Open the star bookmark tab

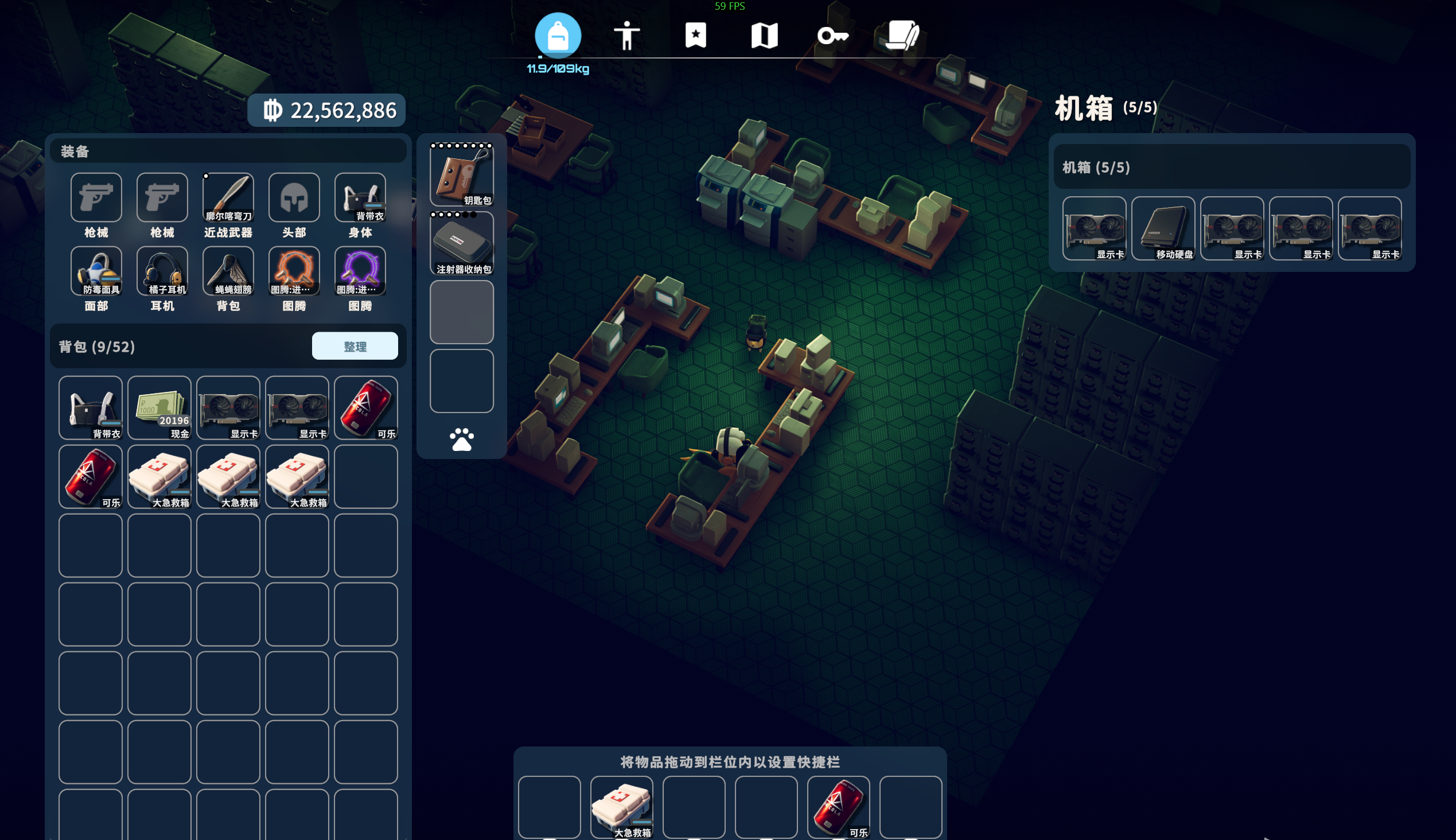695,36
